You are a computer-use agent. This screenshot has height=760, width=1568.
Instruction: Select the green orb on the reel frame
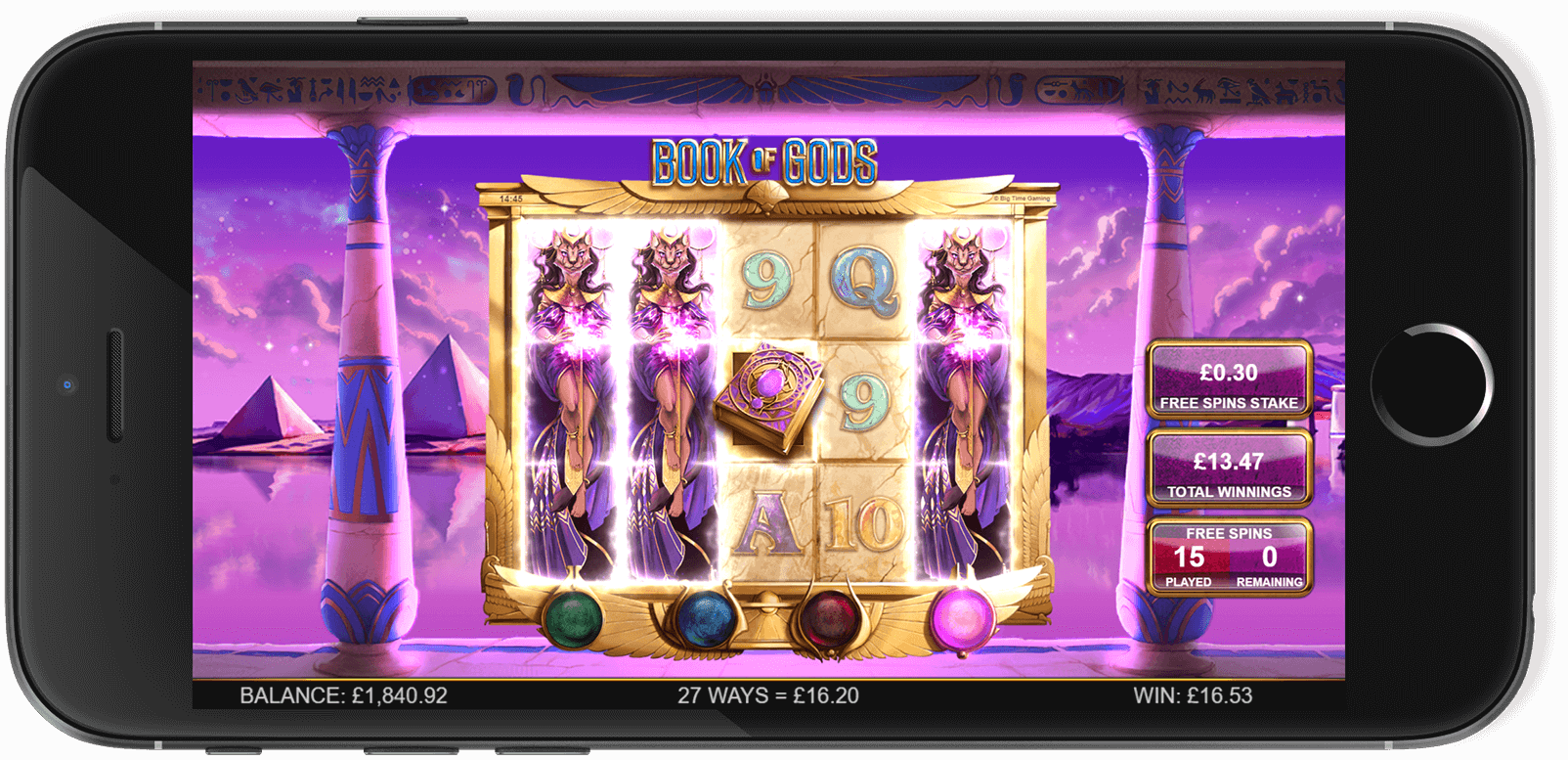(575, 618)
